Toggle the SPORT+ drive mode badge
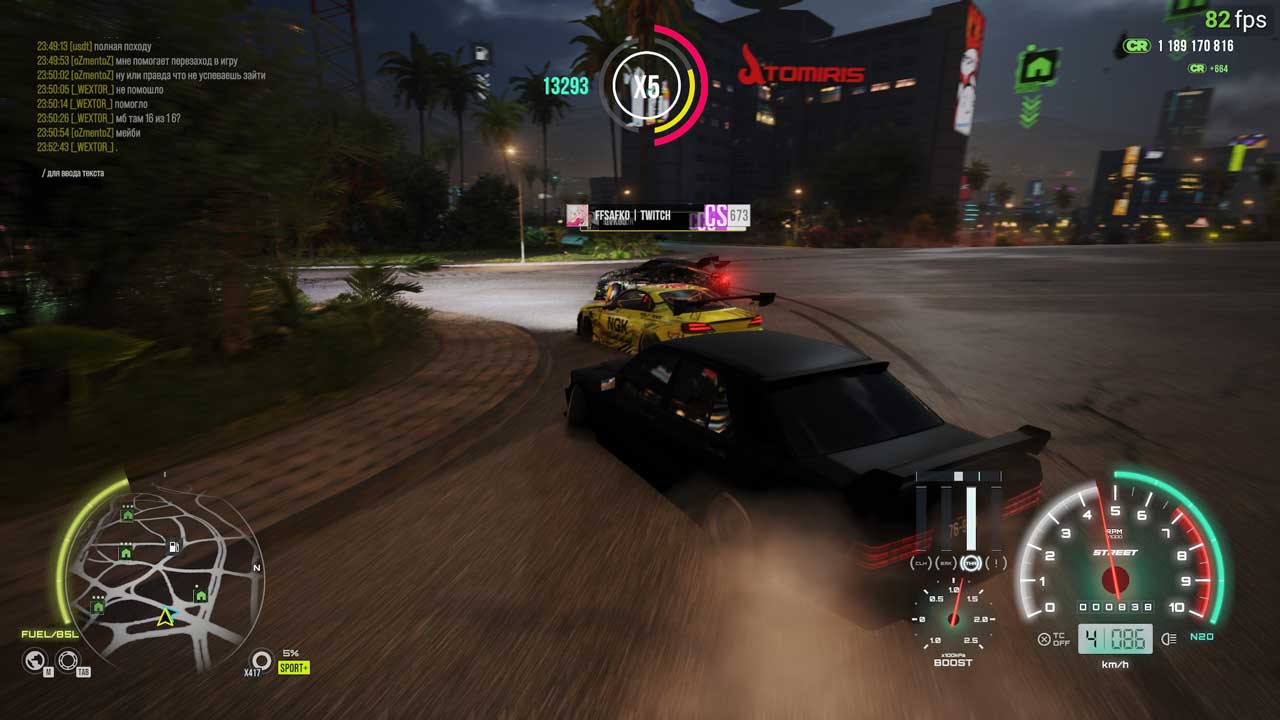The width and height of the screenshot is (1280, 720). point(294,667)
